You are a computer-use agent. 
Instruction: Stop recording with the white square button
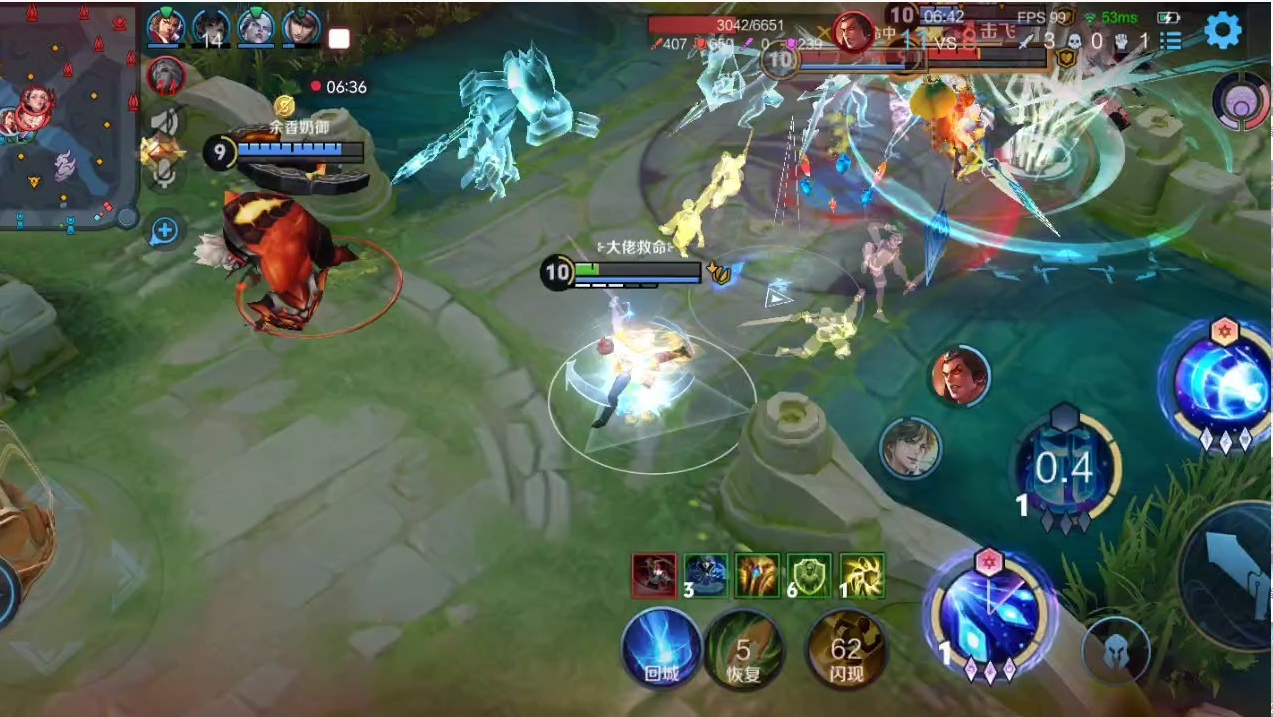pyautogui.click(x=339, y=39)
